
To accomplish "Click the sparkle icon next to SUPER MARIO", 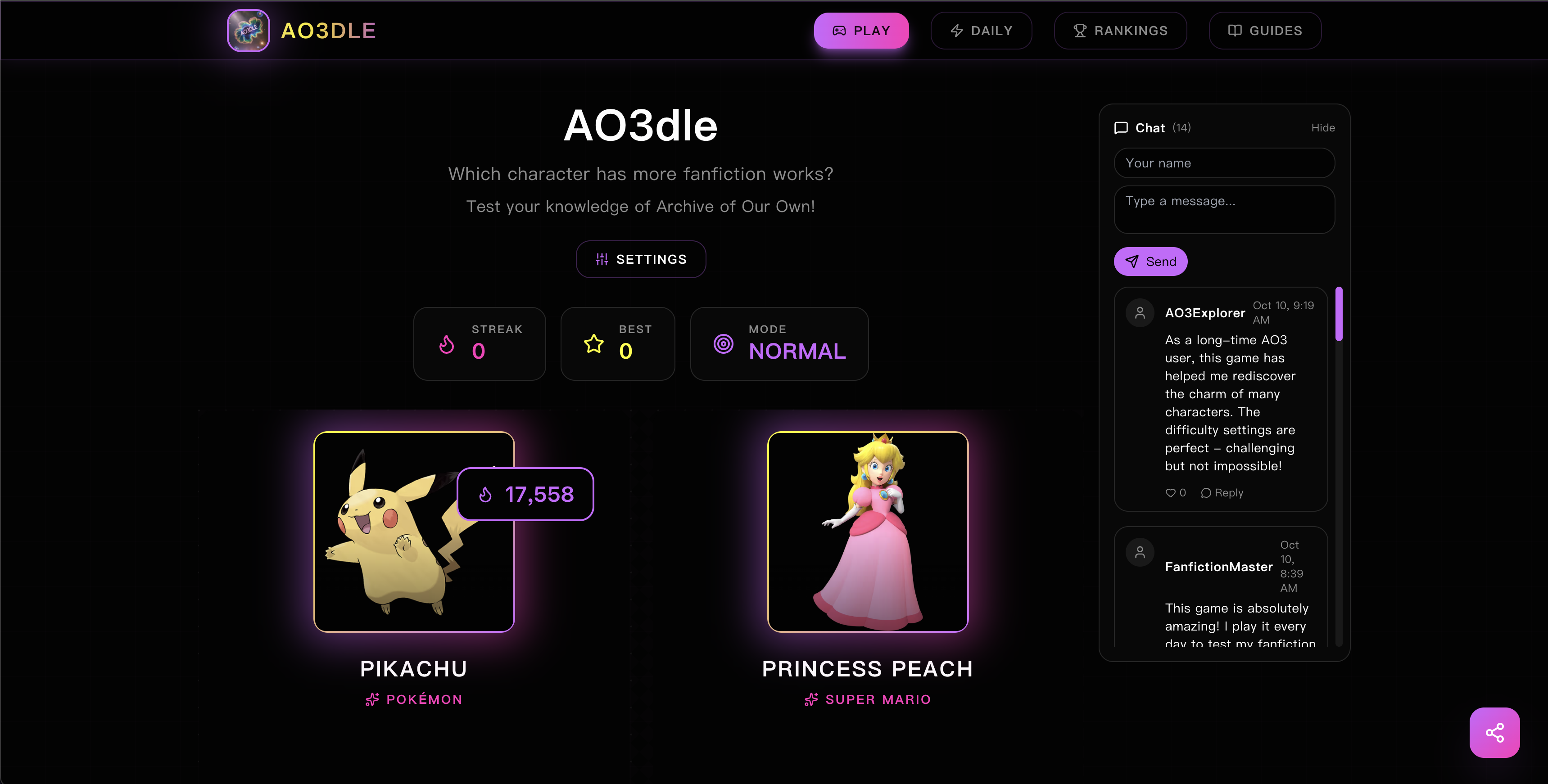I will (810, 698).
